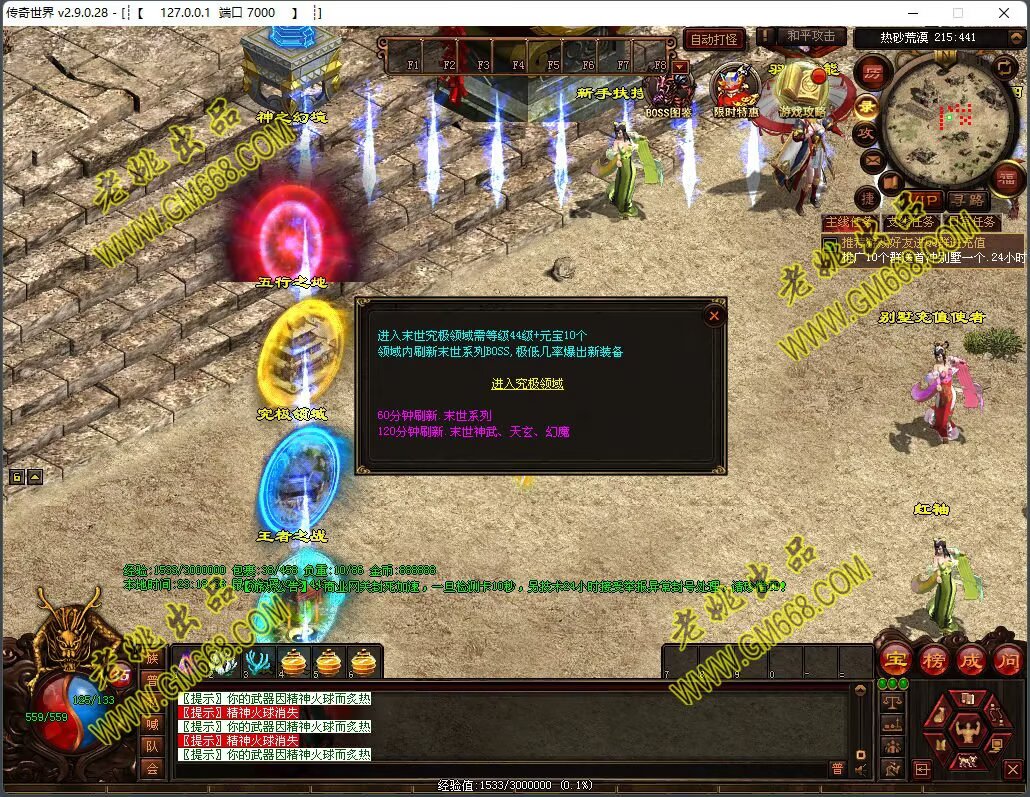Toggle the 自动打怪 auto-fight button
This screenshot has width=1030, height=797.
[x=715, y=40]
